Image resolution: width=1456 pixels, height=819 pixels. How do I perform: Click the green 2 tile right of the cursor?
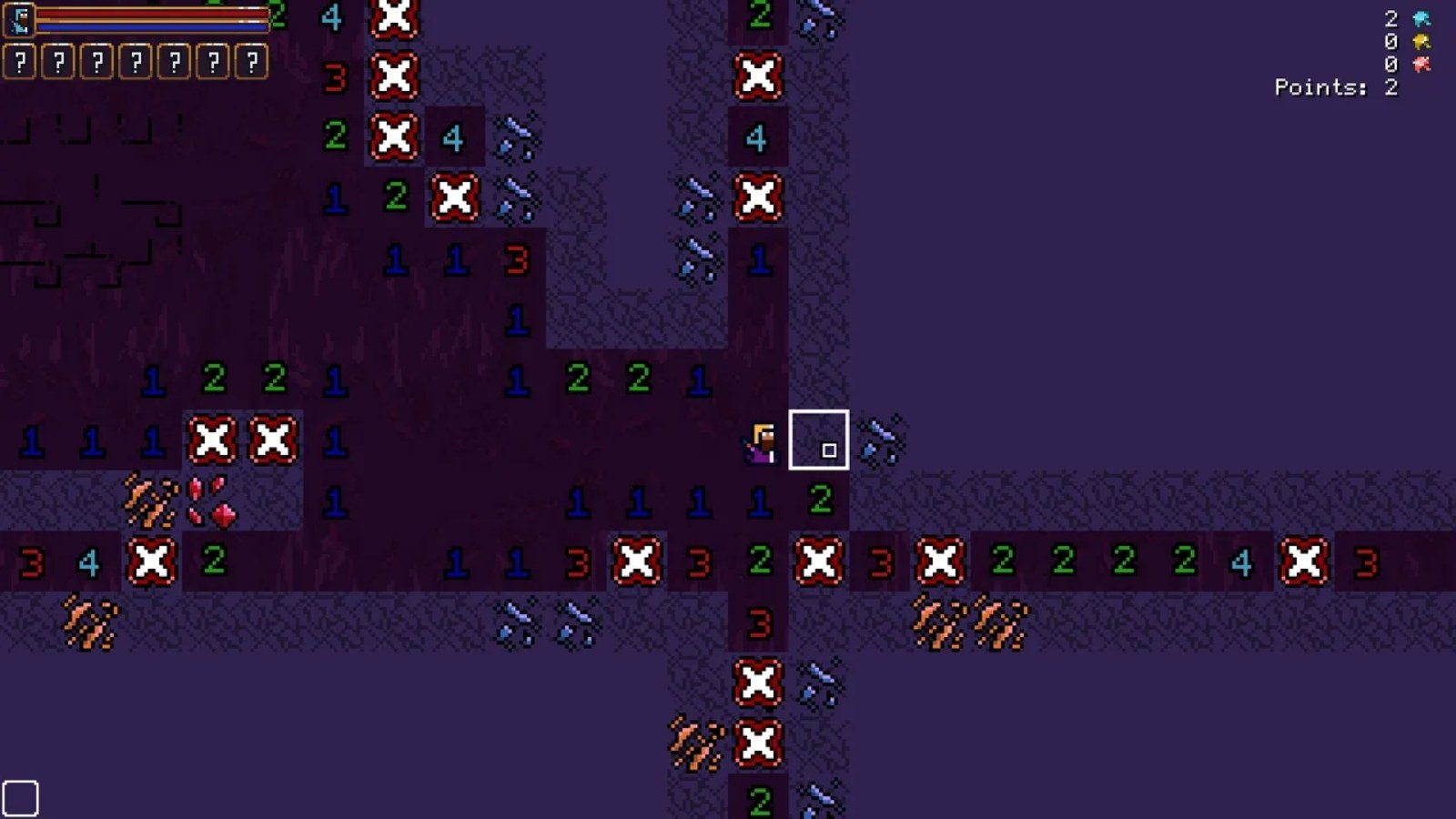pyautogui.click(x=822, y=498)
